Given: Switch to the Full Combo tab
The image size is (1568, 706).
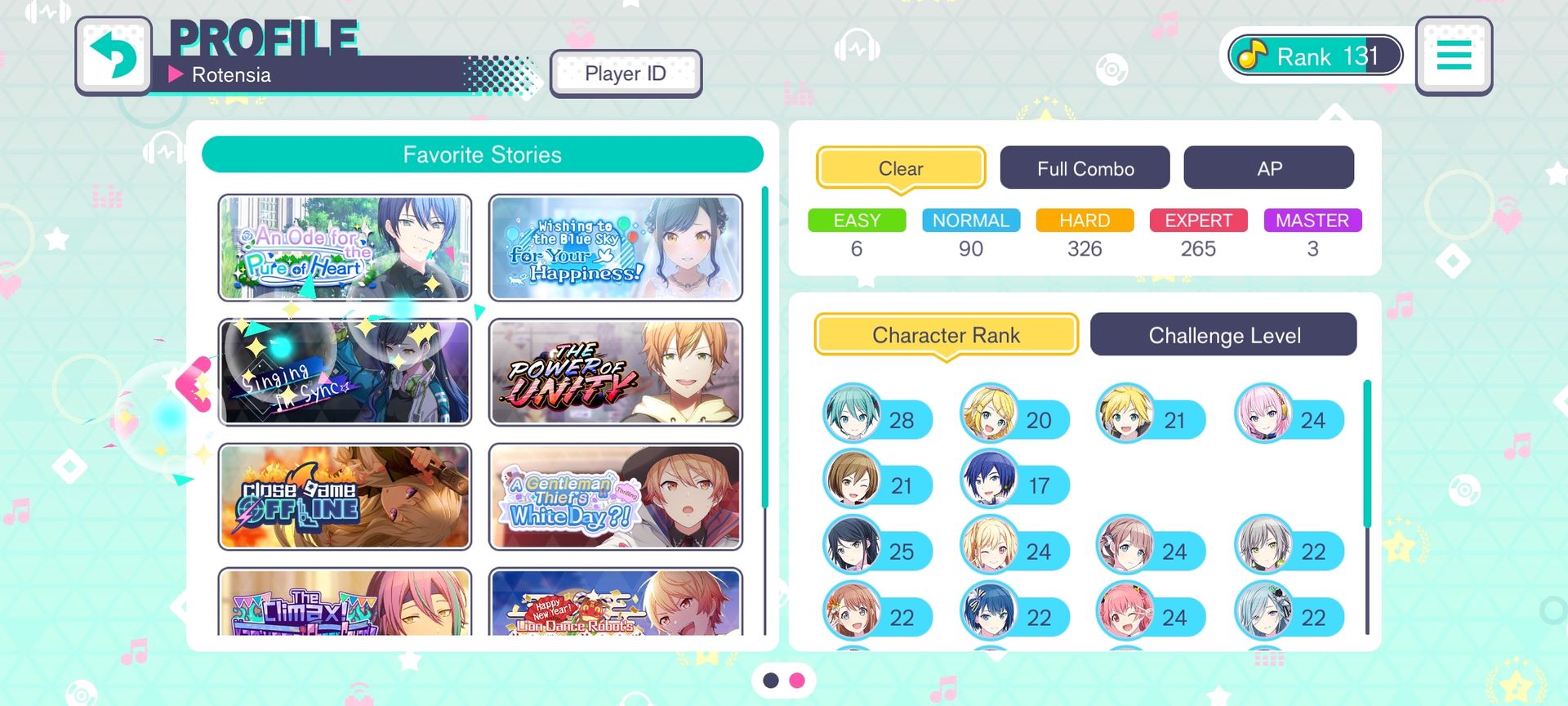Looking at the screenshot, I should [x=1085, y=168].
